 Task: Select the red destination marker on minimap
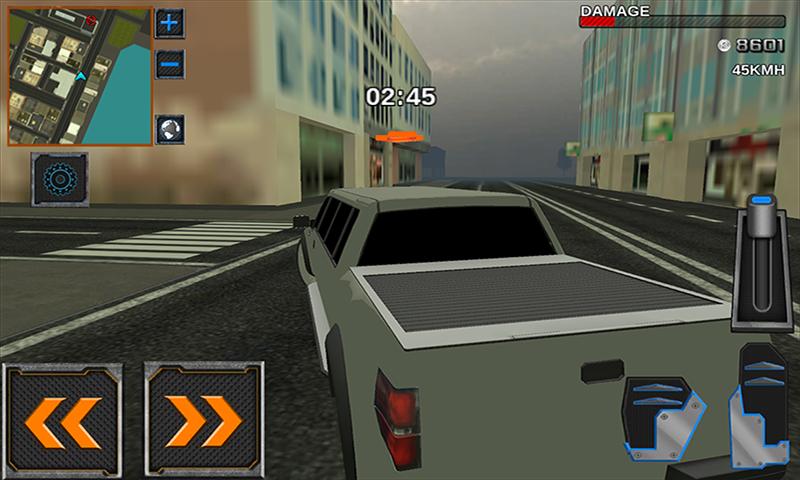pyautogui.click(x=91, y=20)
